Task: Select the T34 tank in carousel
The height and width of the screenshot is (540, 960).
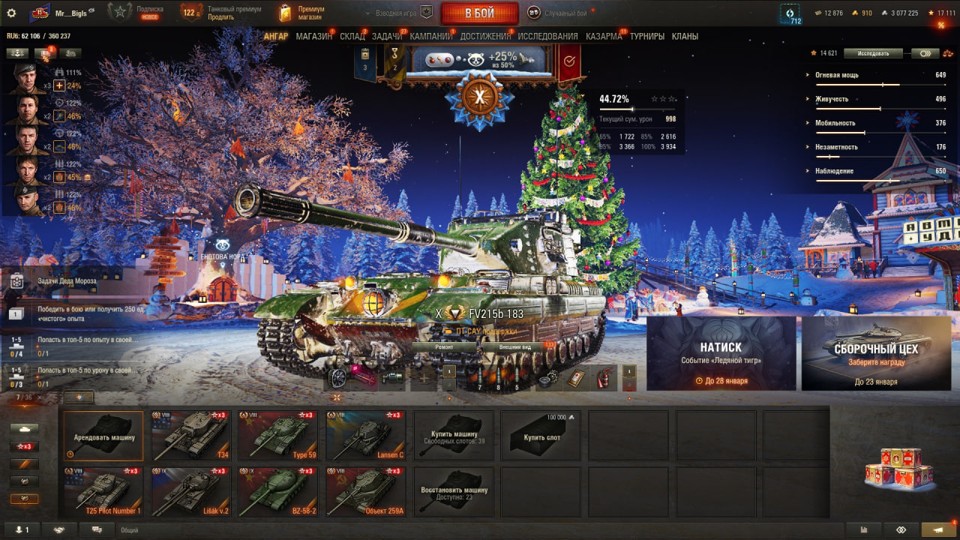Action: (x=191, y=435)
